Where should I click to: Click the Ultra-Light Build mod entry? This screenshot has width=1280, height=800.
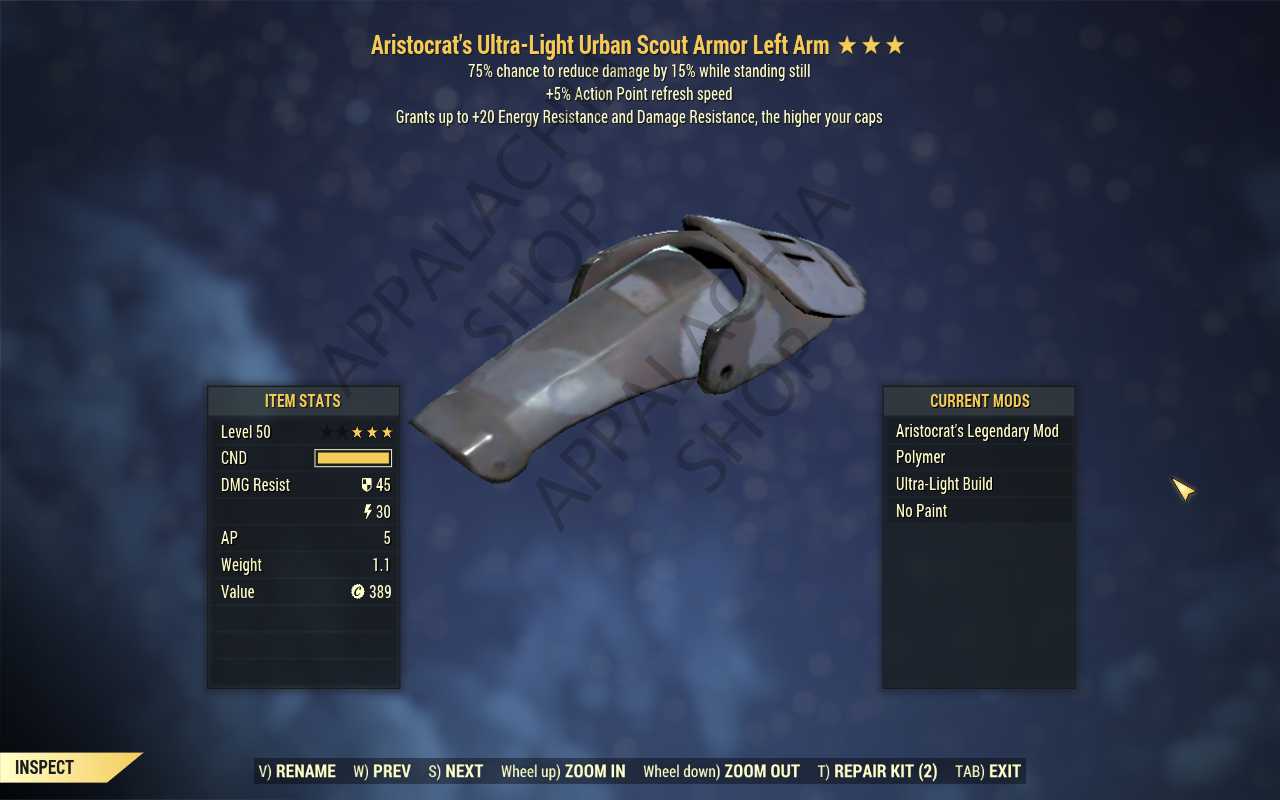coord(977,484)
